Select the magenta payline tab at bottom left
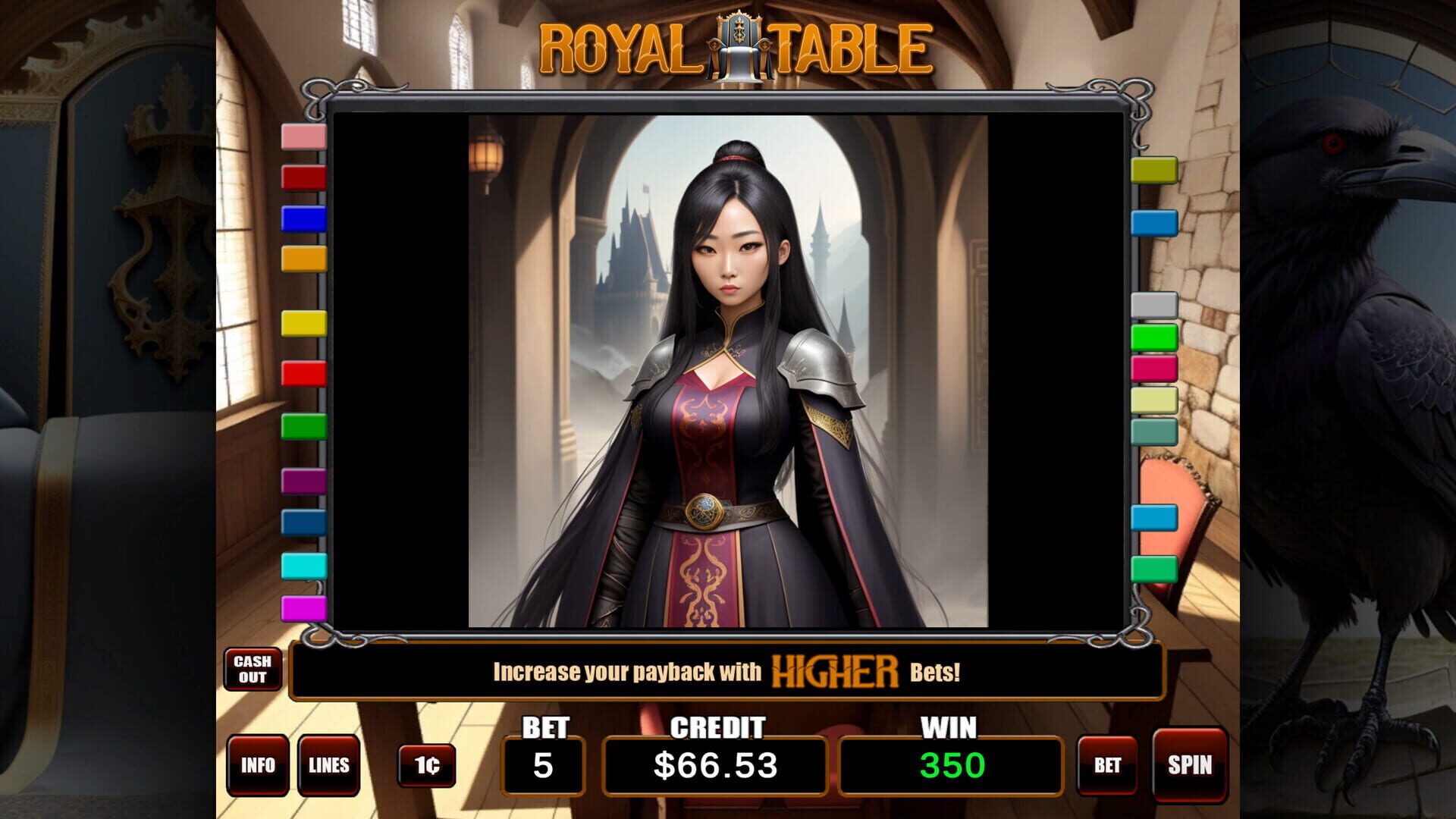This screenshot has width=1456, height=819. tap(303, 607)
